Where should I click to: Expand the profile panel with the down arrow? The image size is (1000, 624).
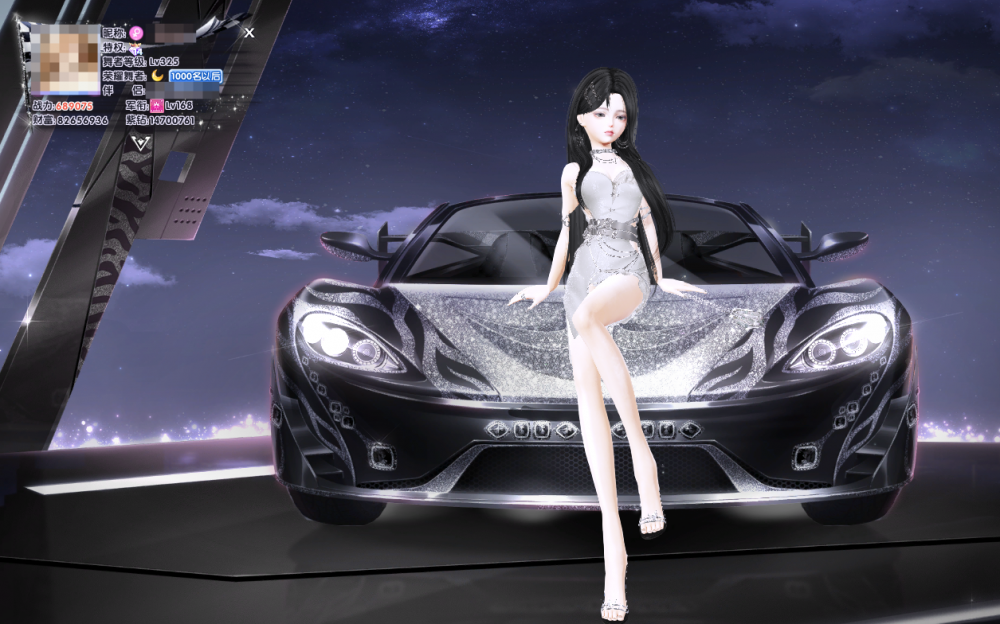click(140, 143)
